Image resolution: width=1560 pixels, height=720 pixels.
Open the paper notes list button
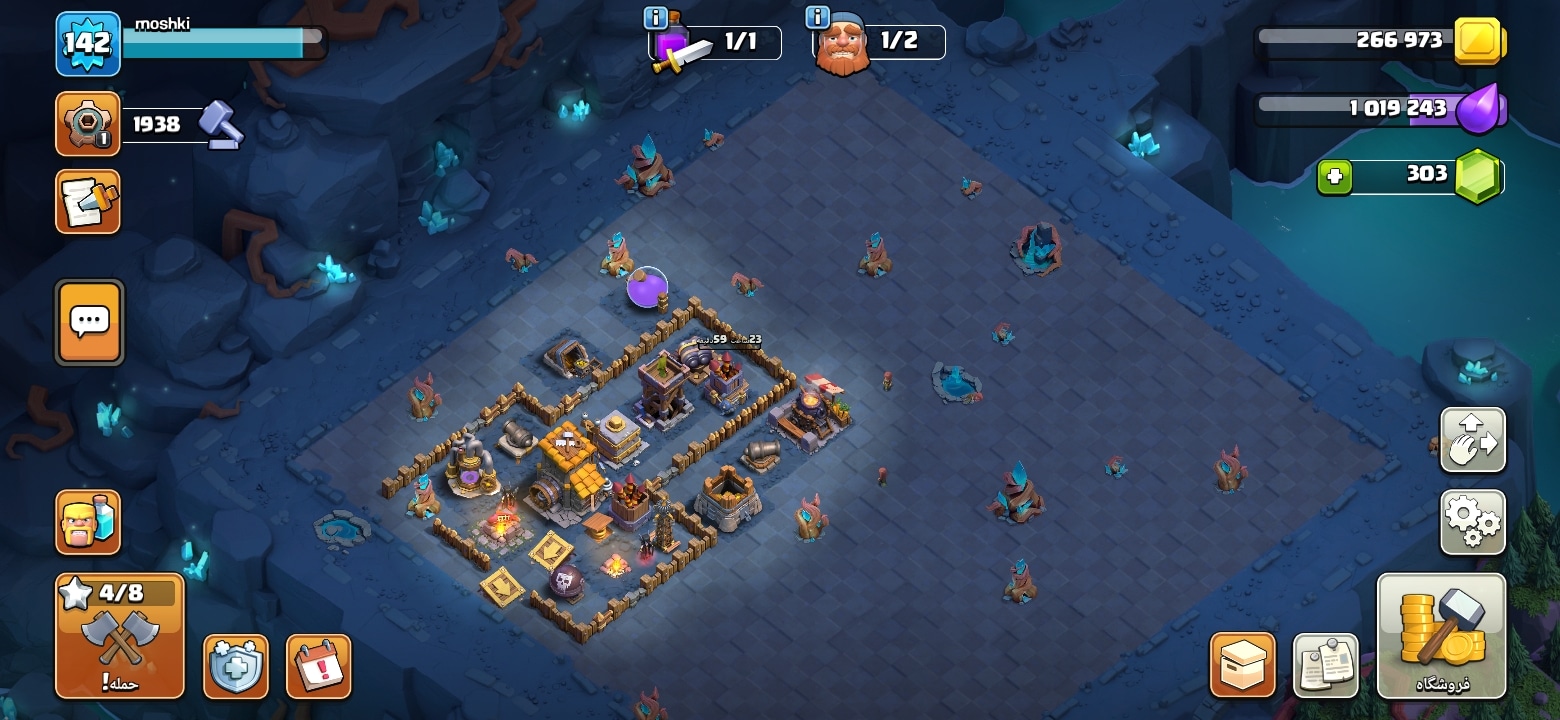point(1325,664)
